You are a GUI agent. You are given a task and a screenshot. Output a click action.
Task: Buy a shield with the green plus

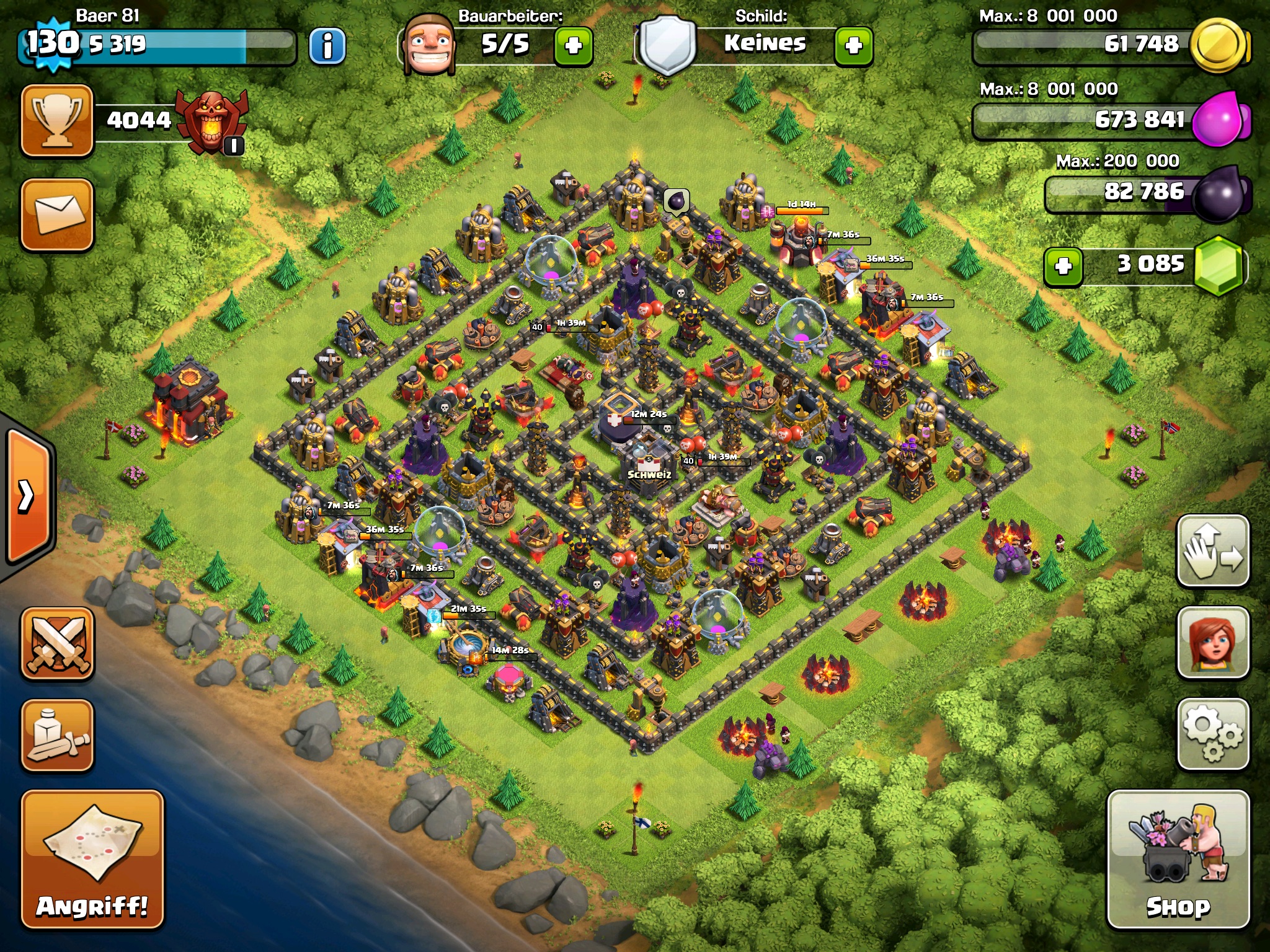(853, 46)
